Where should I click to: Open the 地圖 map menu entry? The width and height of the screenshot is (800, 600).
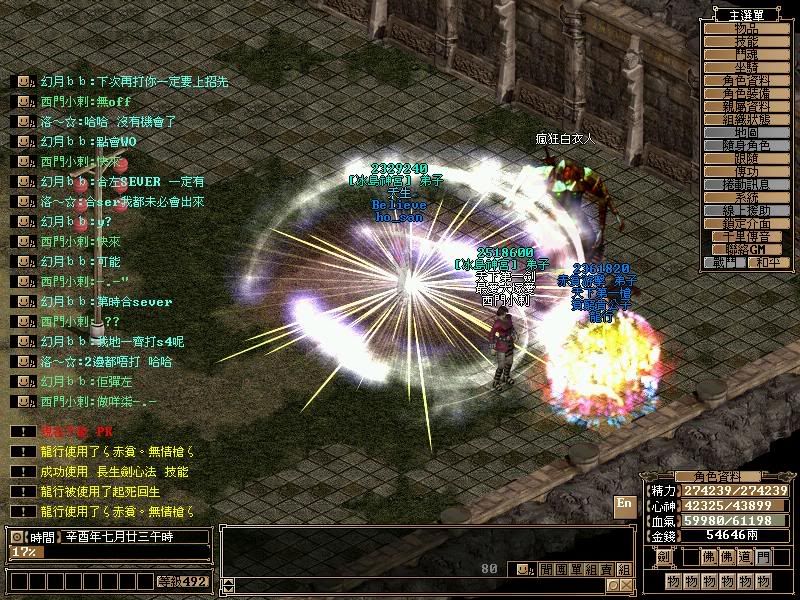click(x=746, y=132)
